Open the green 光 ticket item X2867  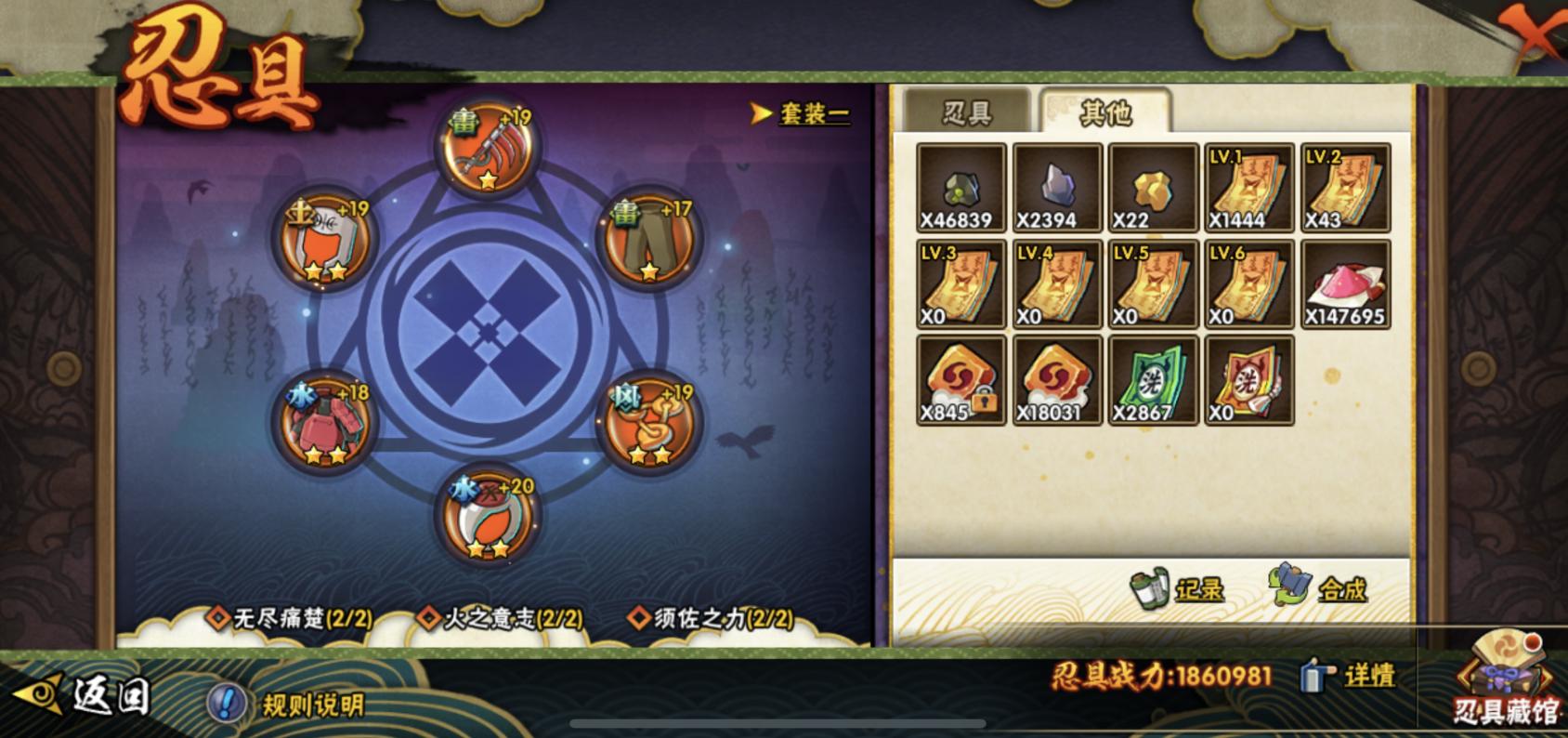[x=1153, y=381]
